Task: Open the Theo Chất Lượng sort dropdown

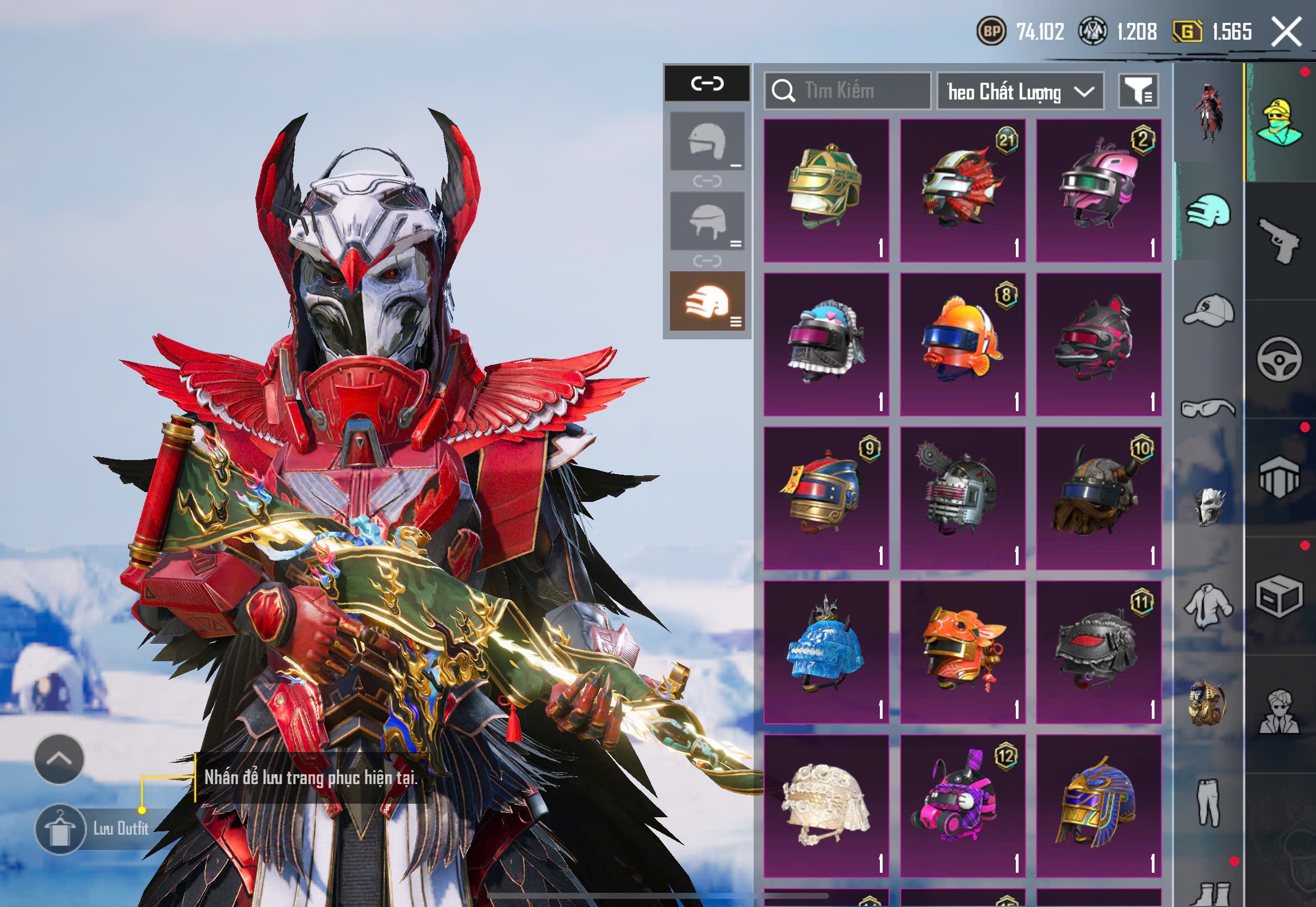Action: 1020,91
